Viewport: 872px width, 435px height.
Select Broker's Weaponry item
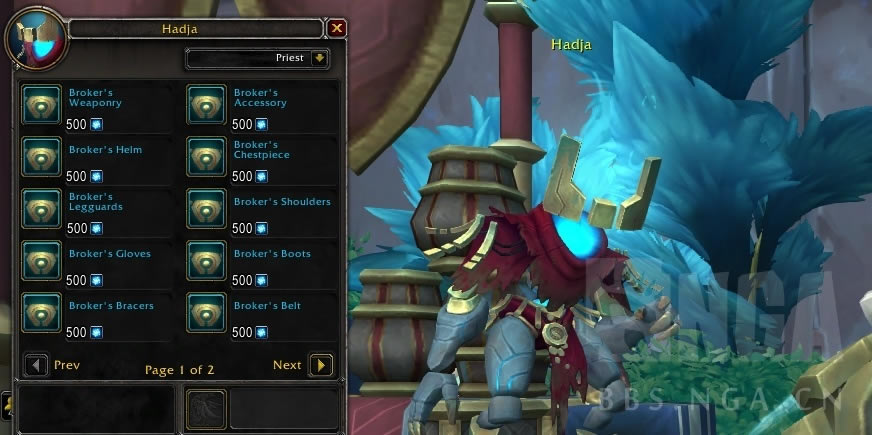(42, 105)
